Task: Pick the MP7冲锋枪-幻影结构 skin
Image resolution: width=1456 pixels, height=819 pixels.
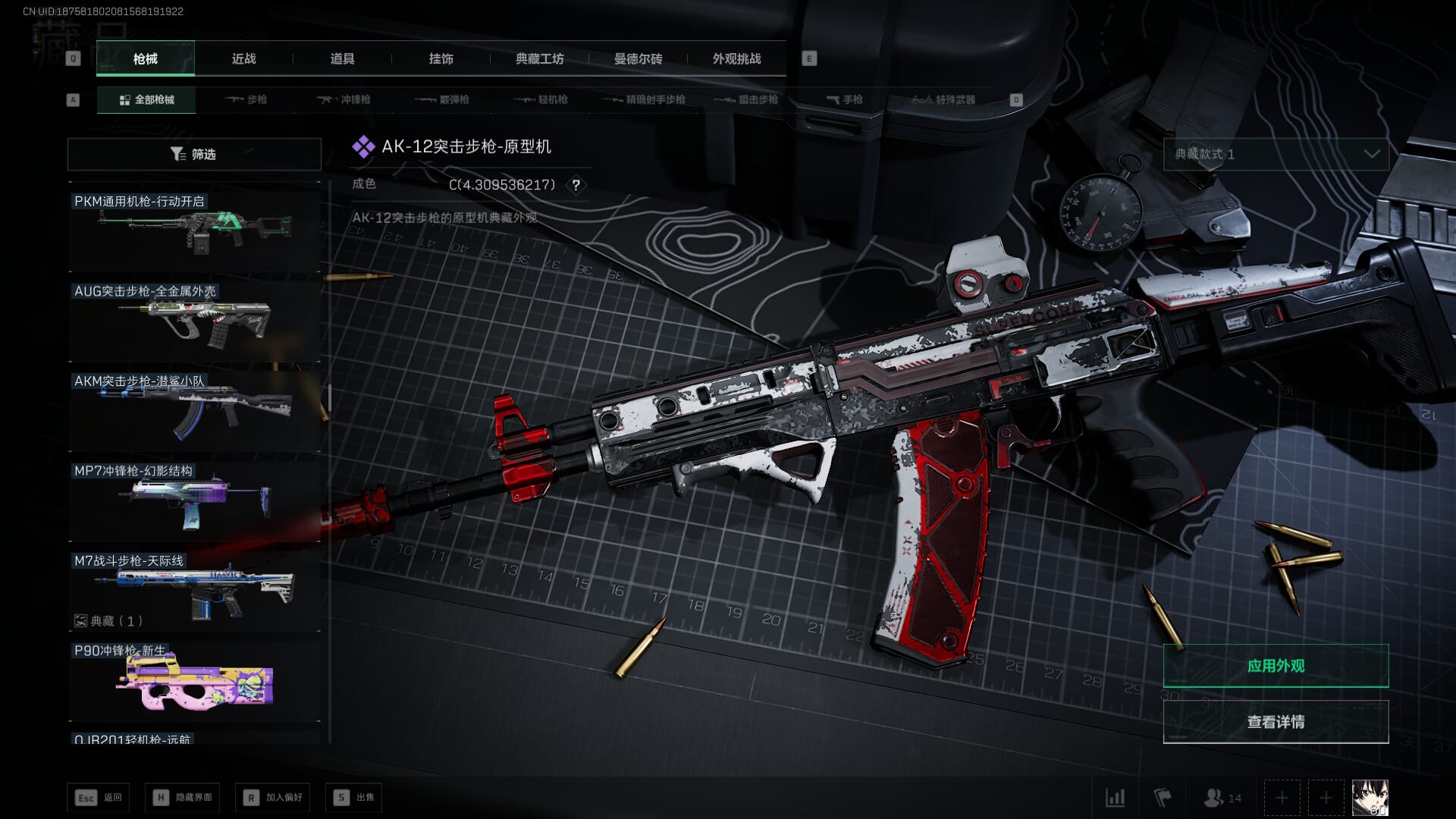Action: 194,500
